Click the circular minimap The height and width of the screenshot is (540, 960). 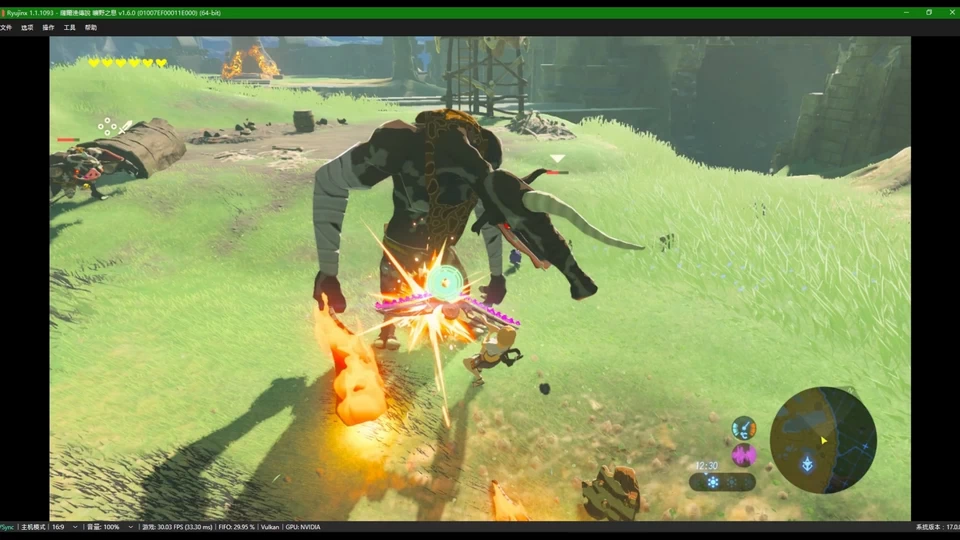pos(823,440)
